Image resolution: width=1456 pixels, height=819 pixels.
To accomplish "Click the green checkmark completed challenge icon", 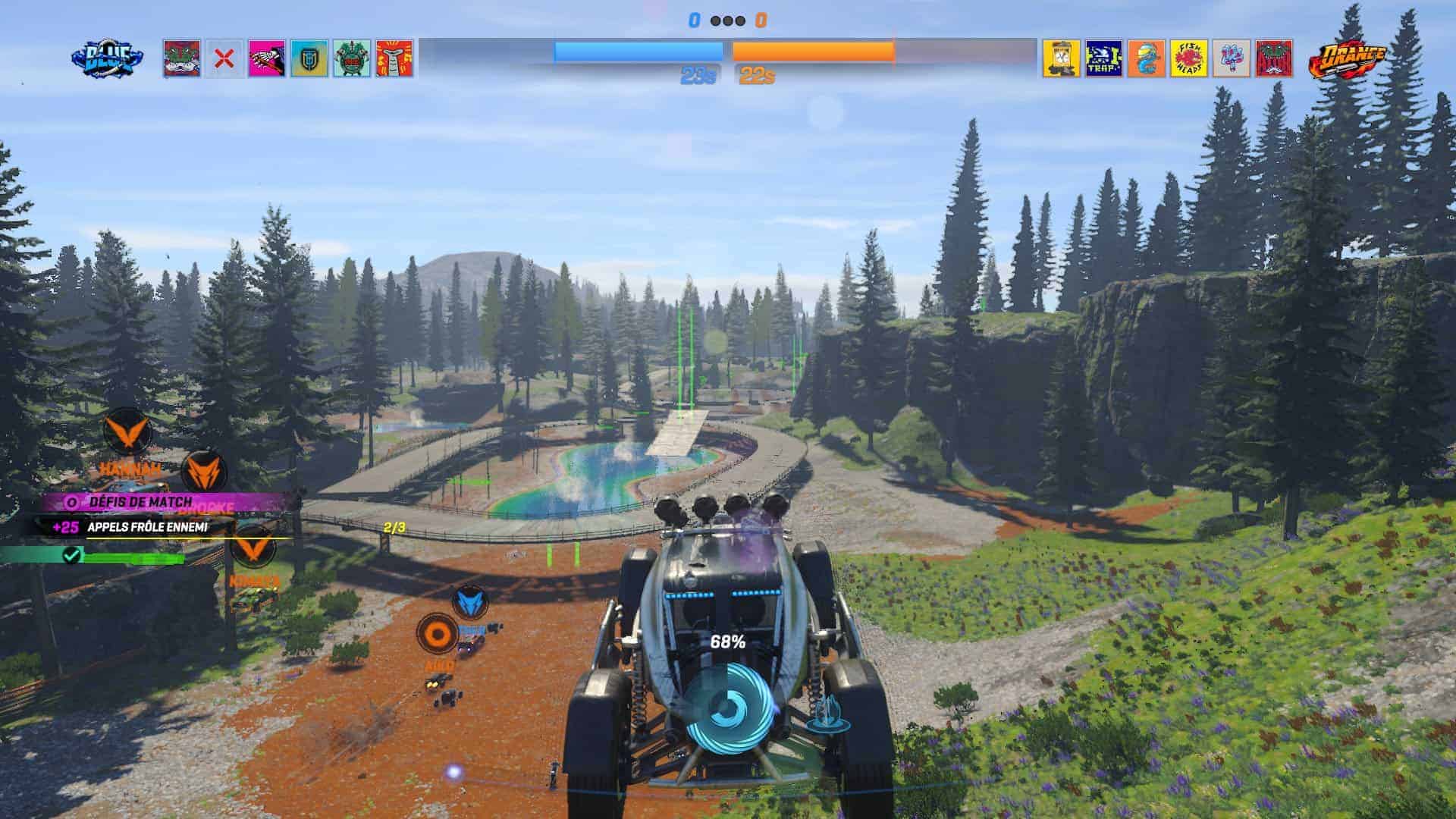I will [x=72, y=556].
